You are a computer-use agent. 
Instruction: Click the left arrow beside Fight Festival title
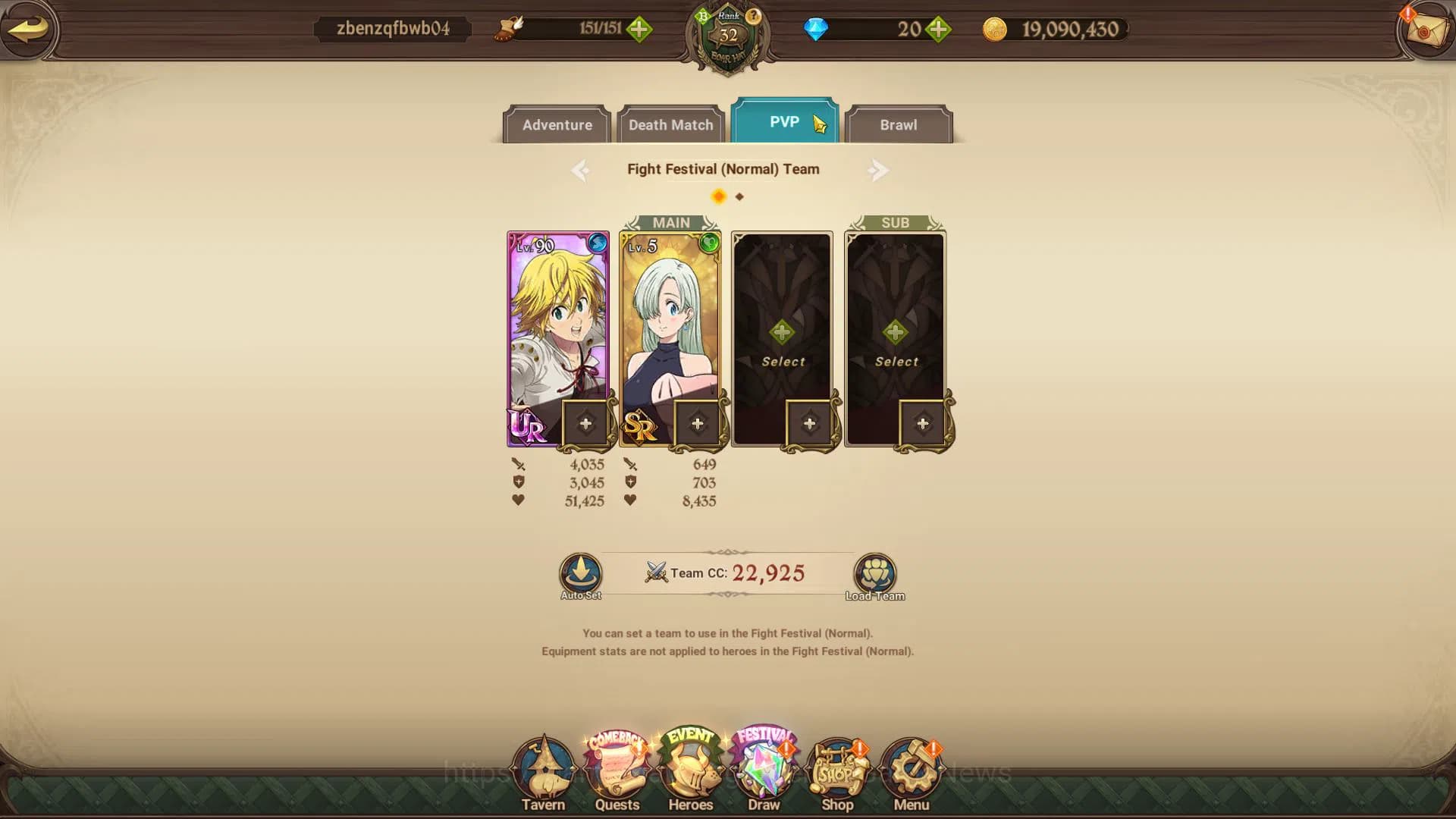click(x=580, y=170)
